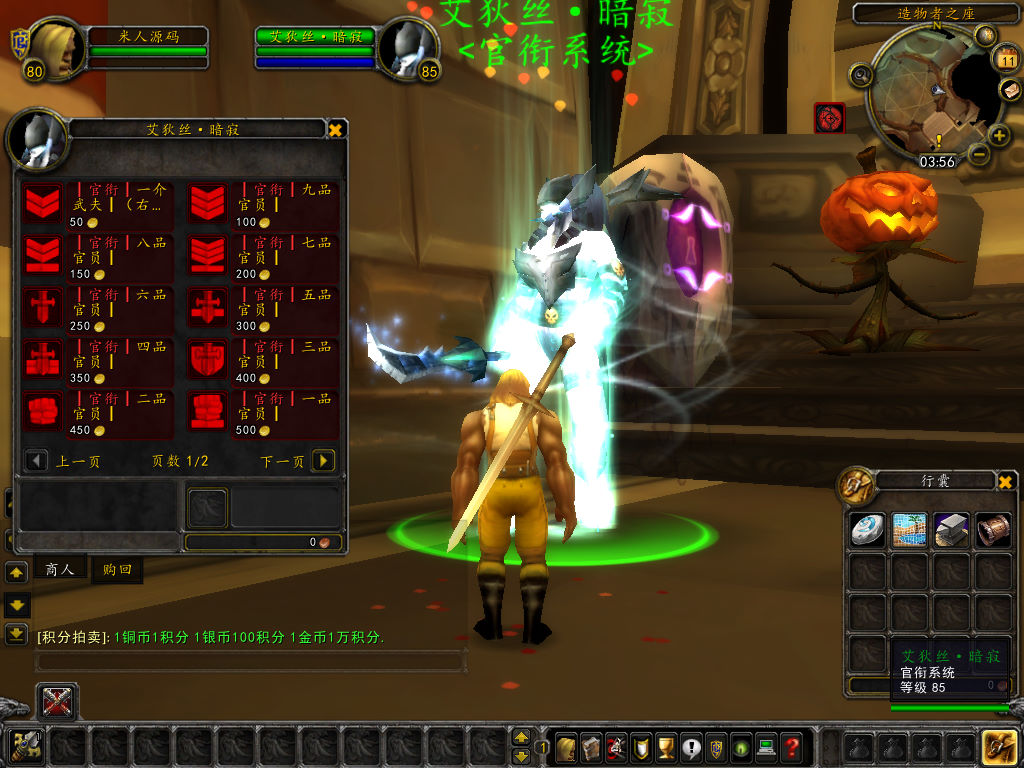Open the red question mark help button
1024x768 pixels.
791,746
